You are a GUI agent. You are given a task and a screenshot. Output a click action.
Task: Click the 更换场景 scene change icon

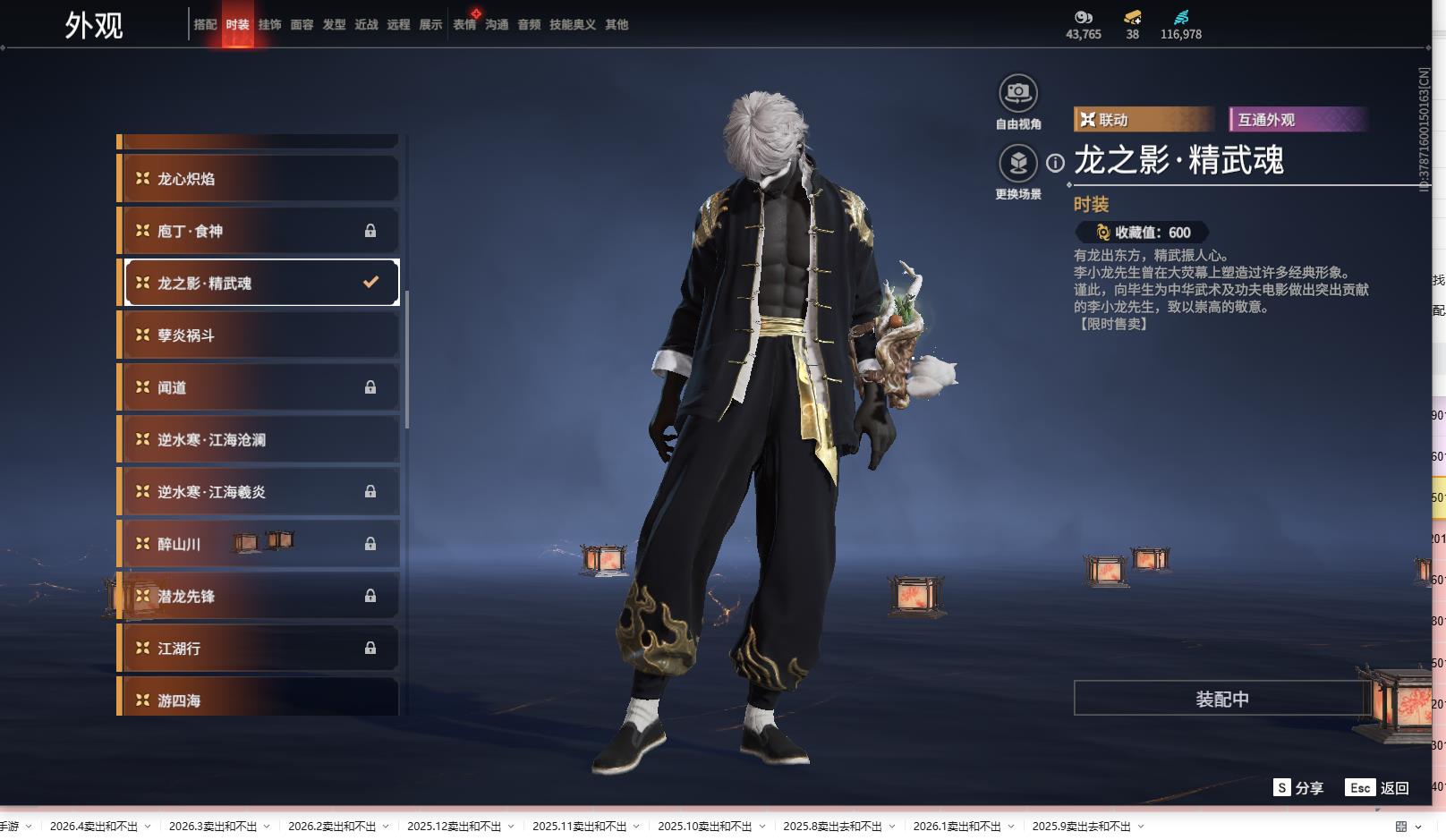point(1018,164)
